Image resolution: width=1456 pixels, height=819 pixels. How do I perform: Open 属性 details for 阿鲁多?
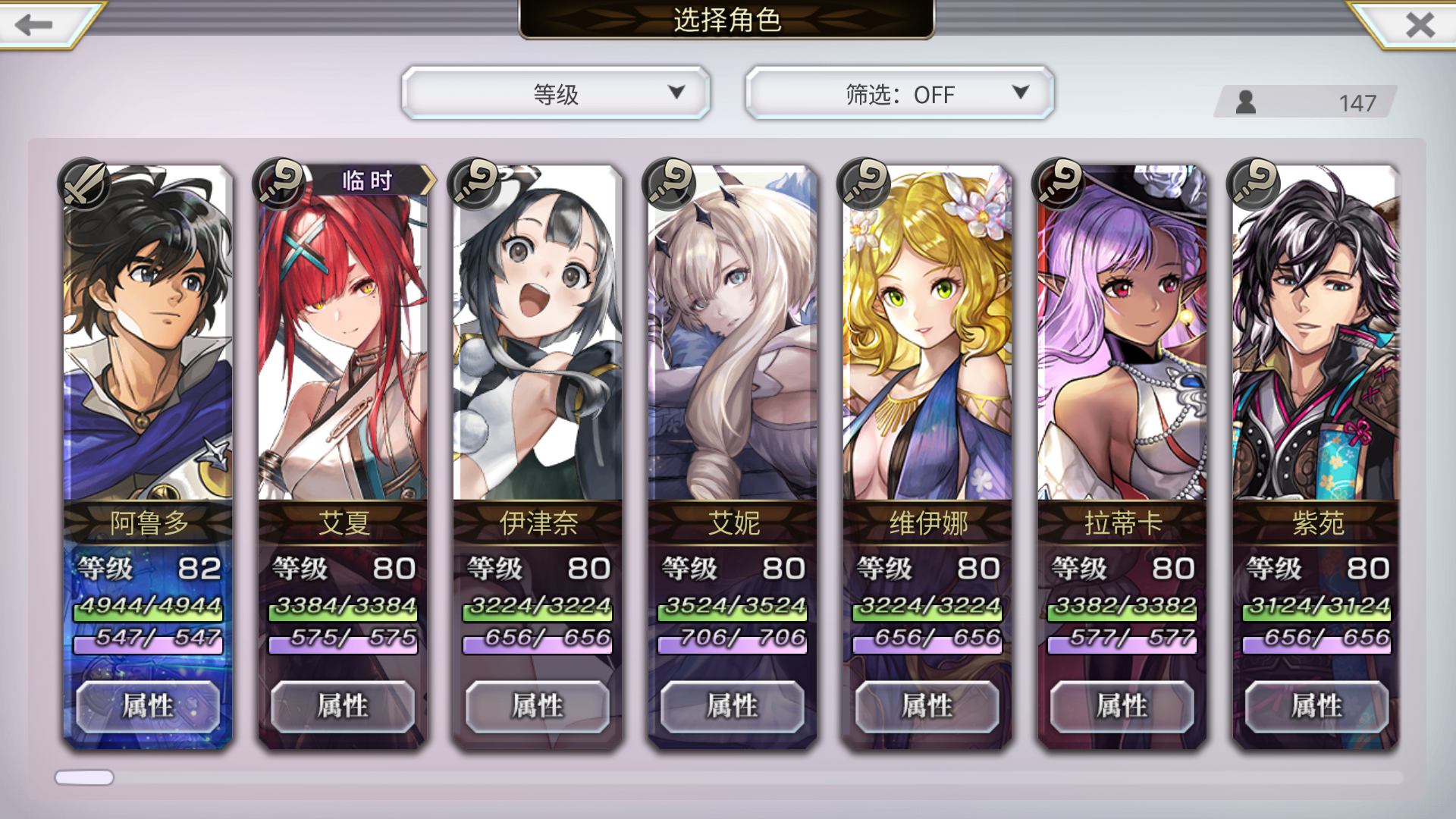point(146,705)
